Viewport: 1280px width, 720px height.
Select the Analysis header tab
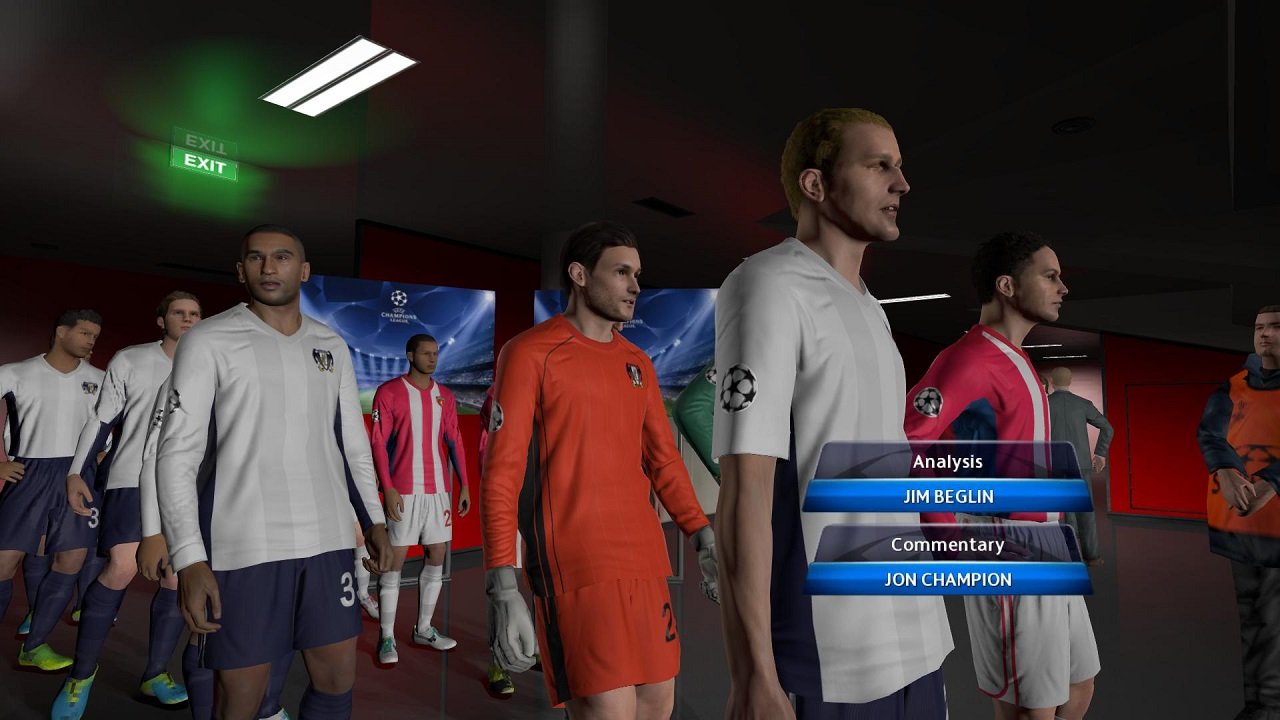click(947, 461)
